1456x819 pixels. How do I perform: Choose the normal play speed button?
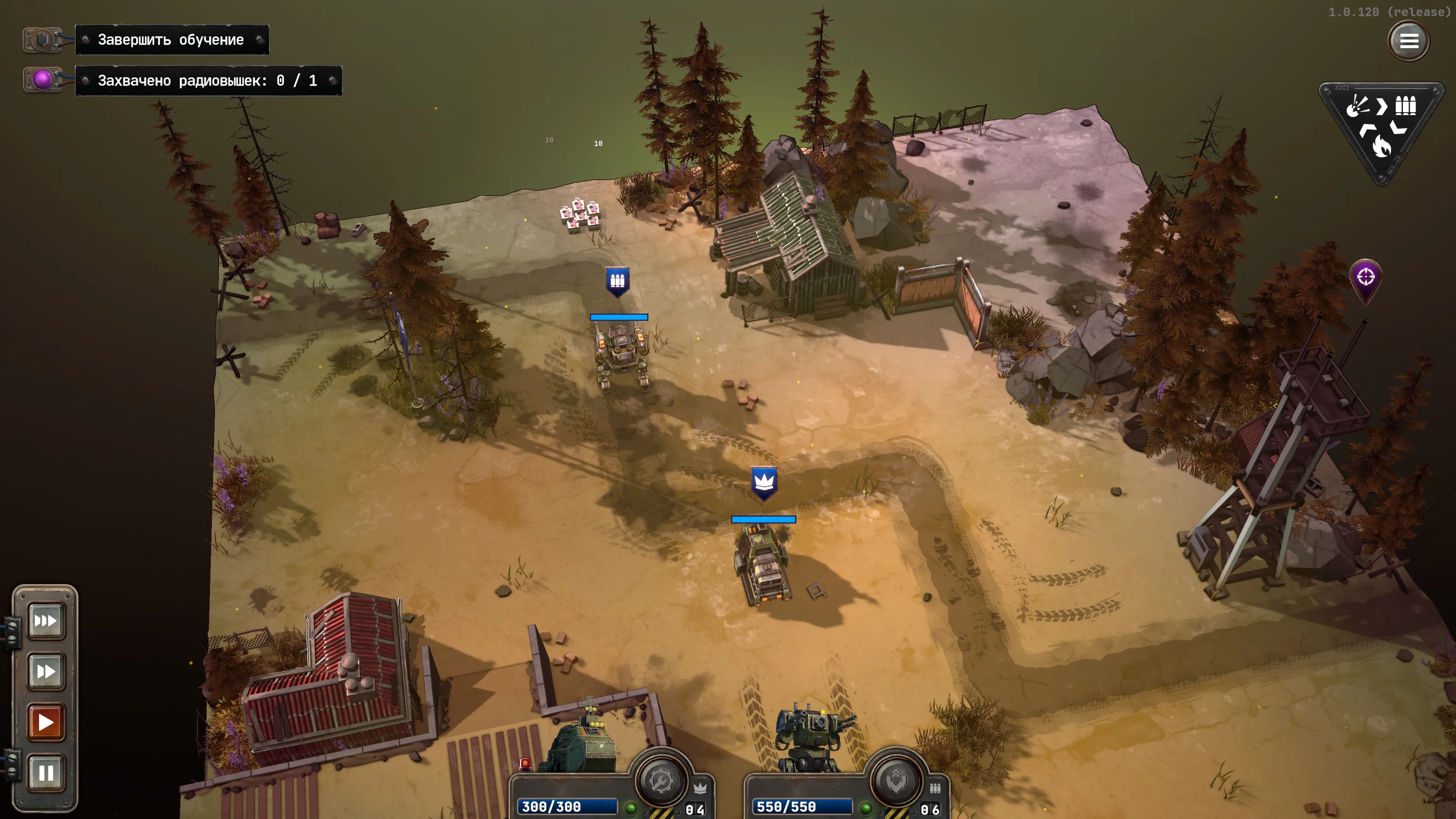[x=46, y=722]
